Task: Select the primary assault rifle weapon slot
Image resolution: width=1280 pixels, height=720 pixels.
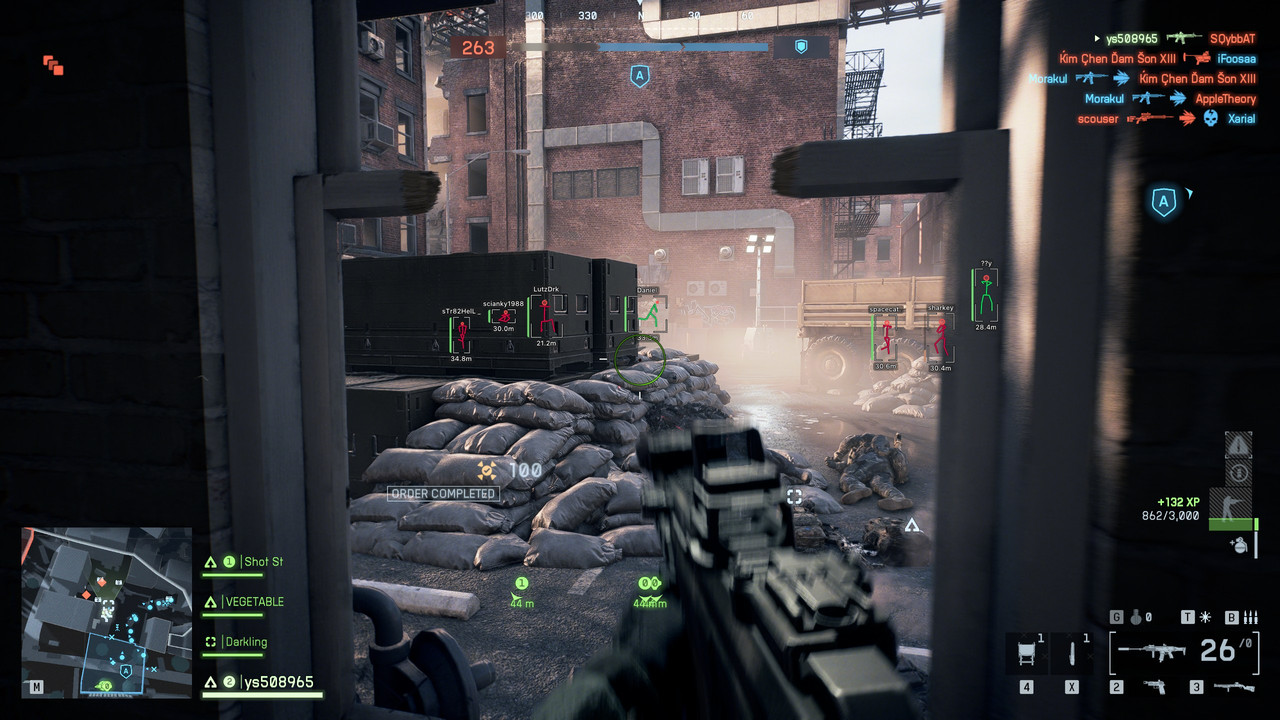Action: (1150, 651)
